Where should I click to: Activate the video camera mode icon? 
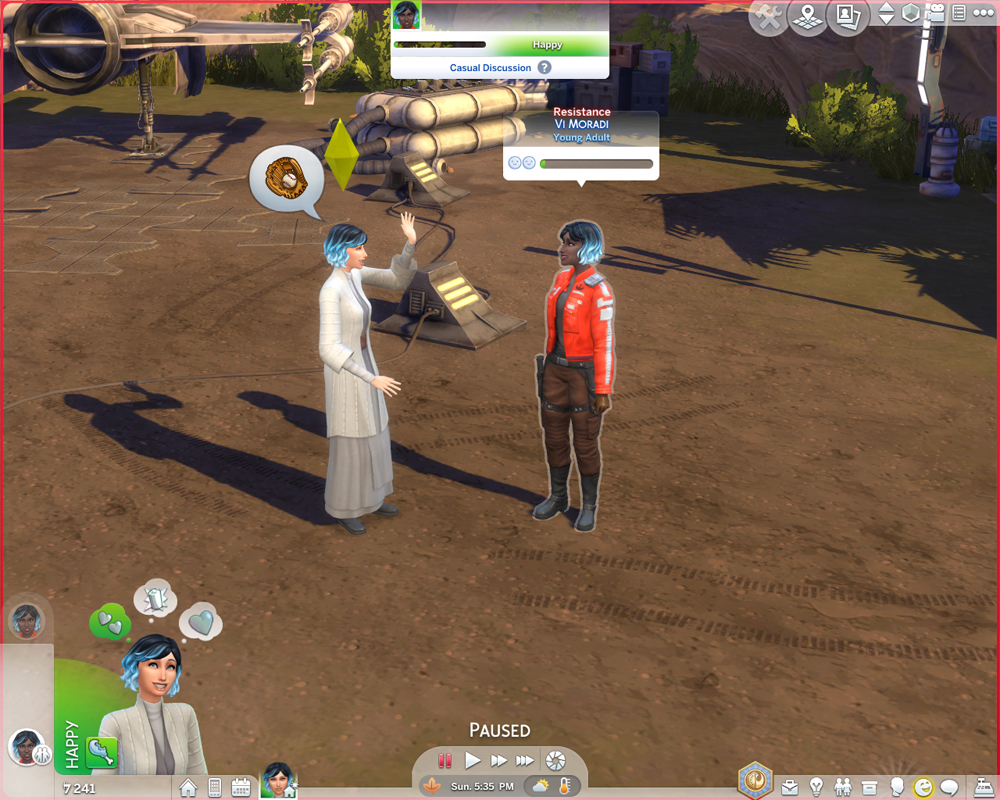[936, 14]
